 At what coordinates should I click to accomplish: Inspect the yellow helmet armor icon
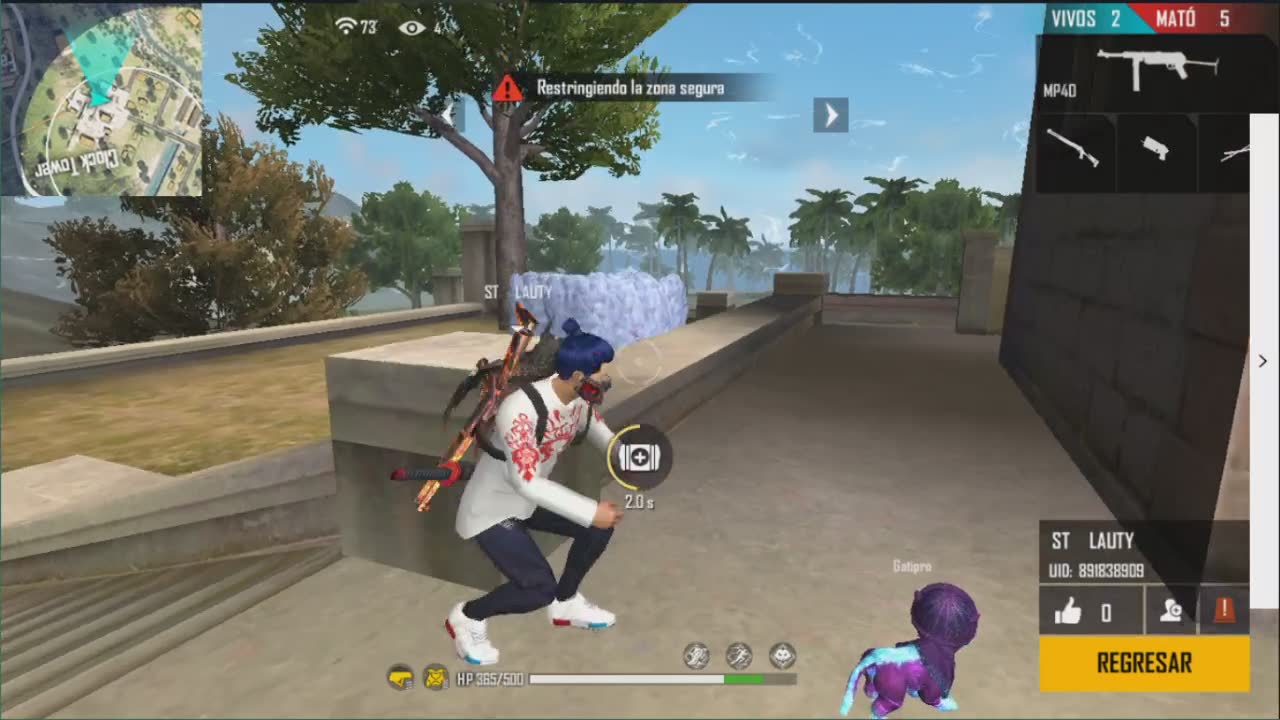coord(400,678)
